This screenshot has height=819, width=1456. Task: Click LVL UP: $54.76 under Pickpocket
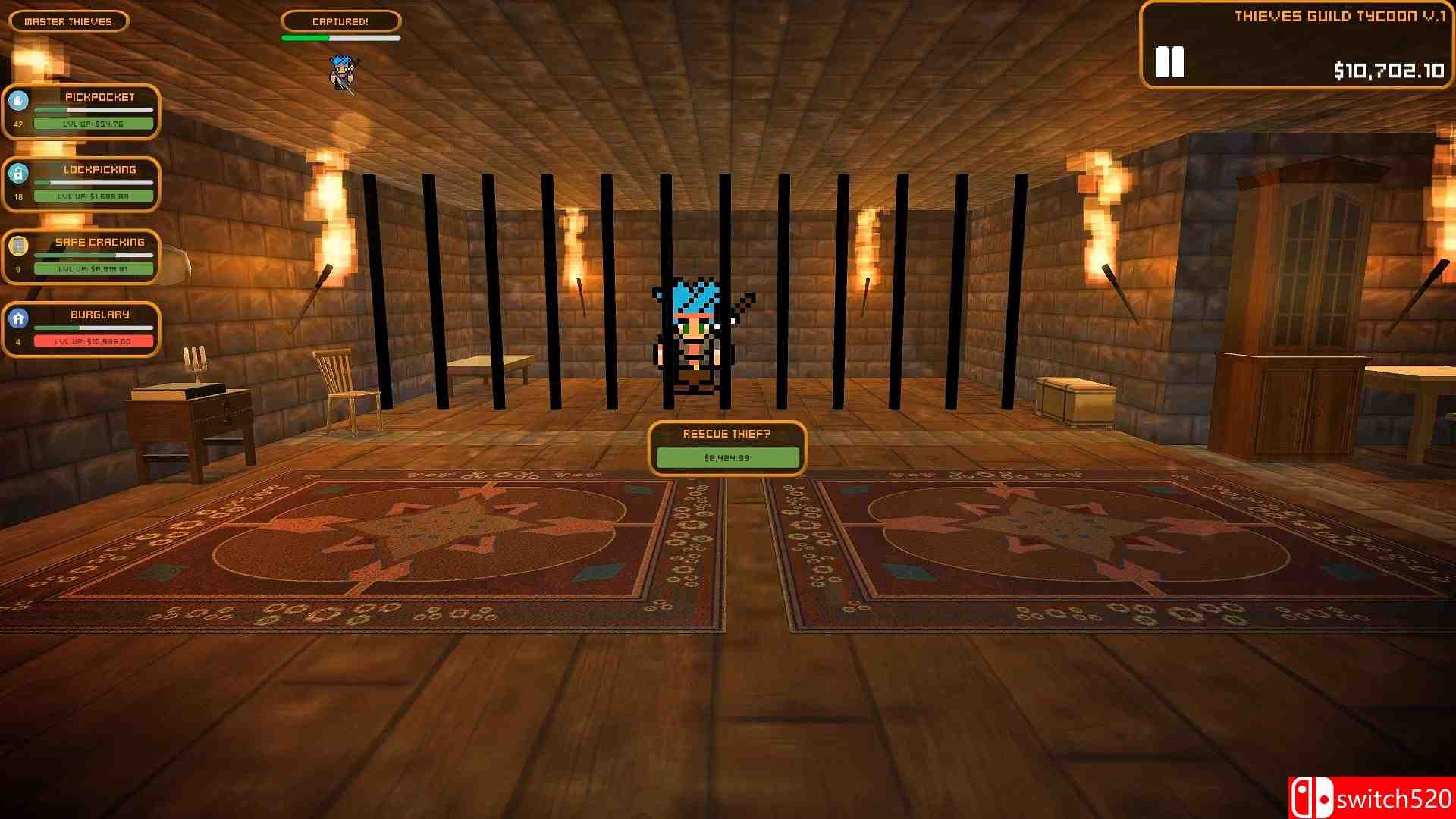point(93,123)
